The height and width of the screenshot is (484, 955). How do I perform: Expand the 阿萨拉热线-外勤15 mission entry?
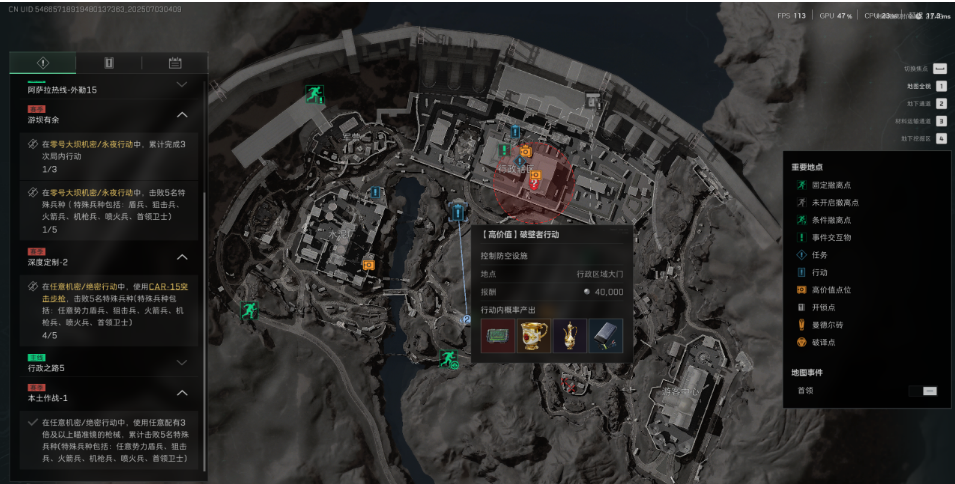[x=182, y=86]
